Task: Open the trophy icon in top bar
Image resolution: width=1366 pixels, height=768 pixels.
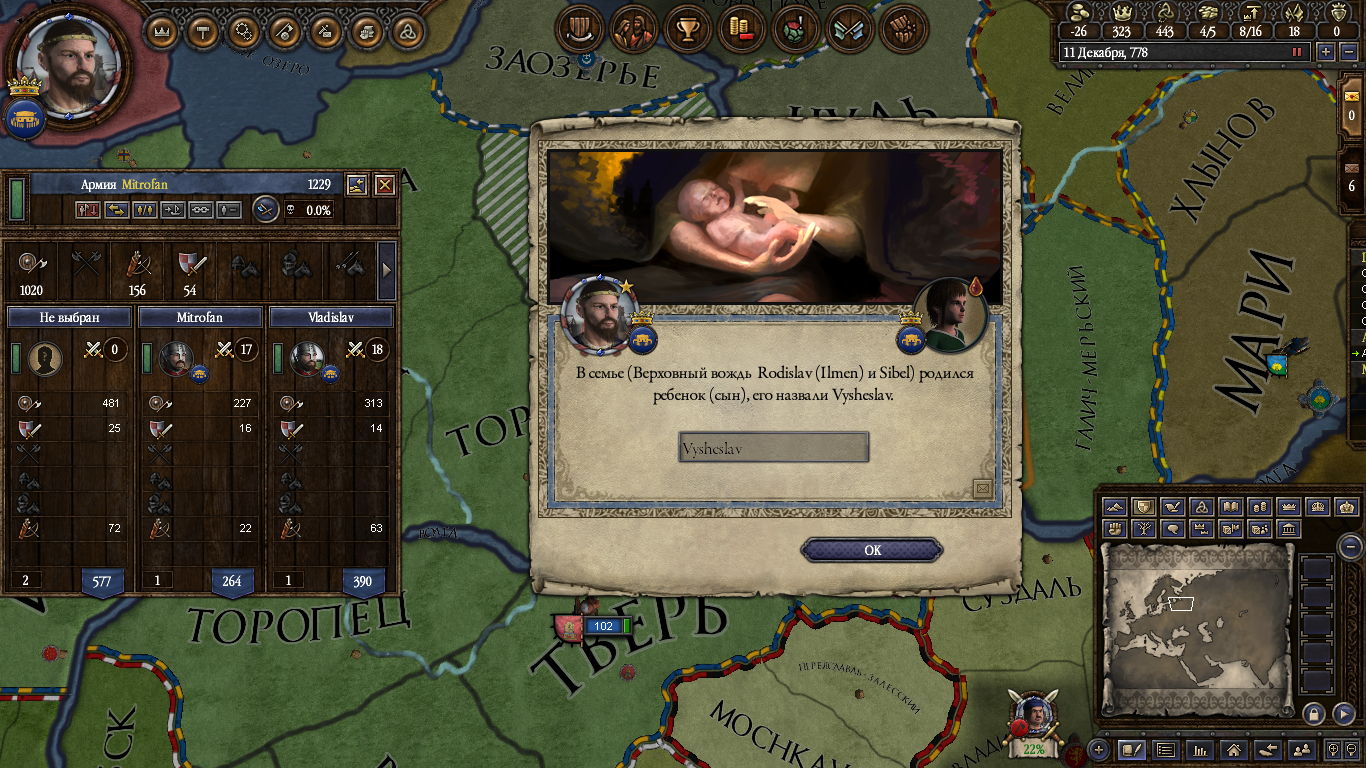Action: tap(687, 30)
